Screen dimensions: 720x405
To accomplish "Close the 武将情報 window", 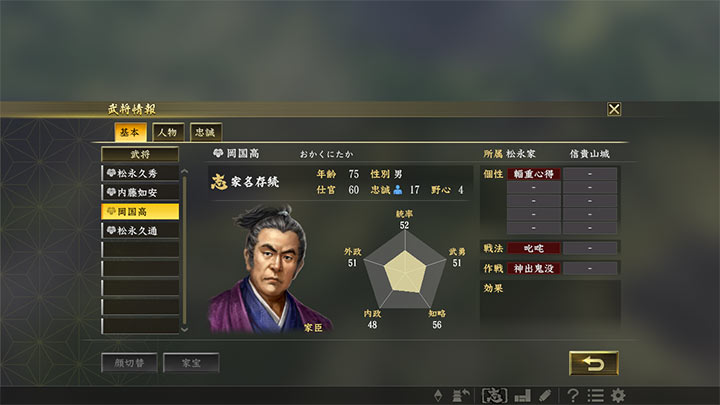I will (614, 109).
